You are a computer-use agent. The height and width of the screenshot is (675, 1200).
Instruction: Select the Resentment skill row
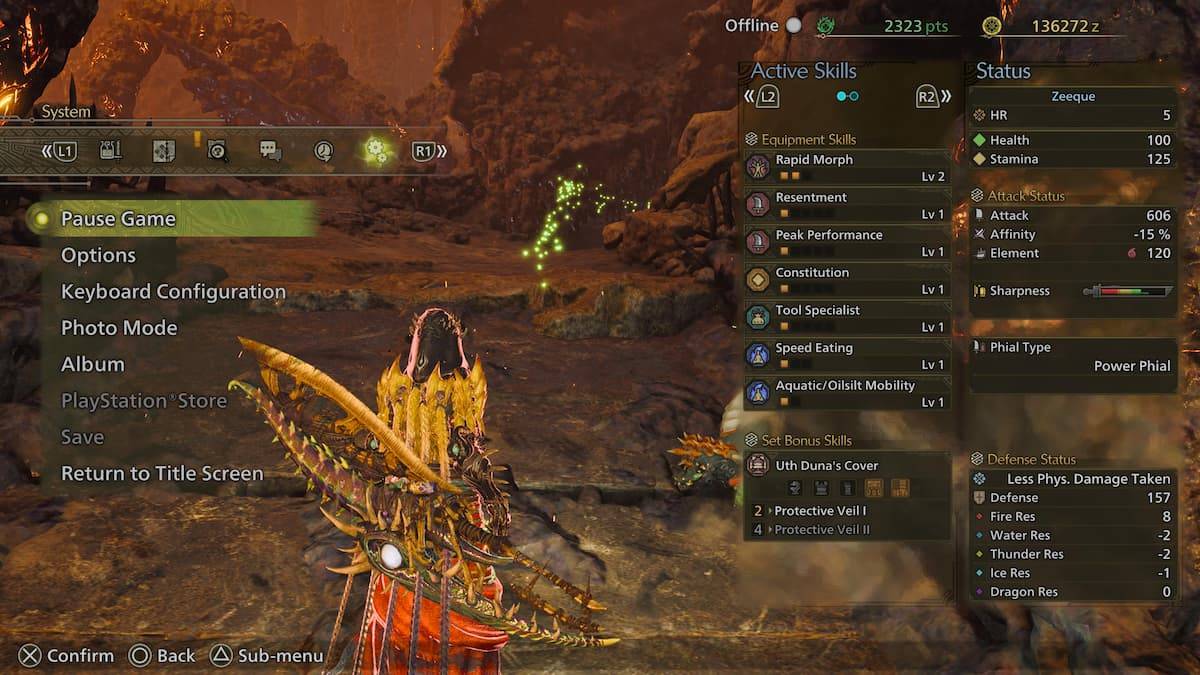point(846,205)
